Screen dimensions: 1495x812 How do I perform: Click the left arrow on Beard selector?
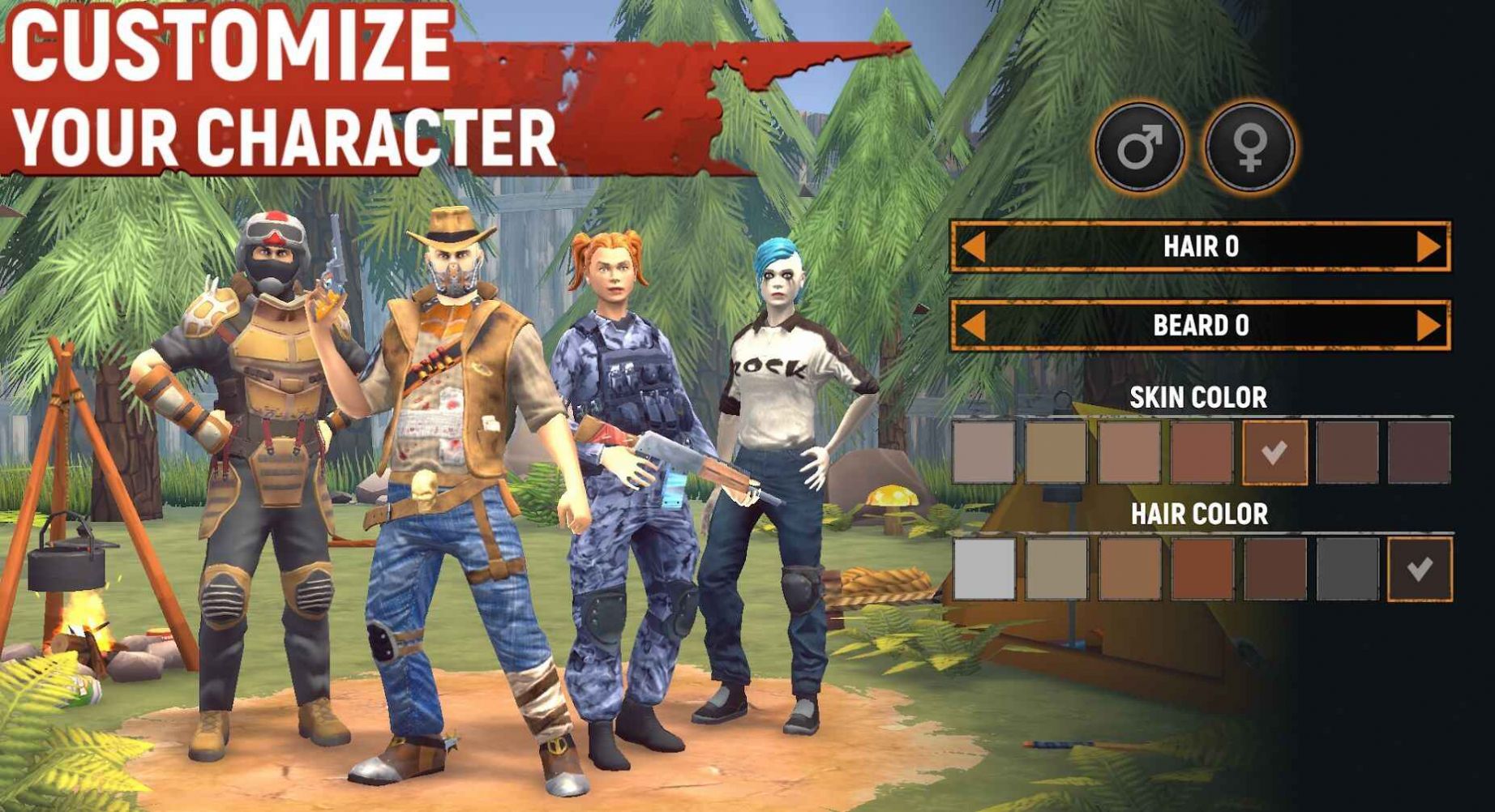(x=973, y=326)
